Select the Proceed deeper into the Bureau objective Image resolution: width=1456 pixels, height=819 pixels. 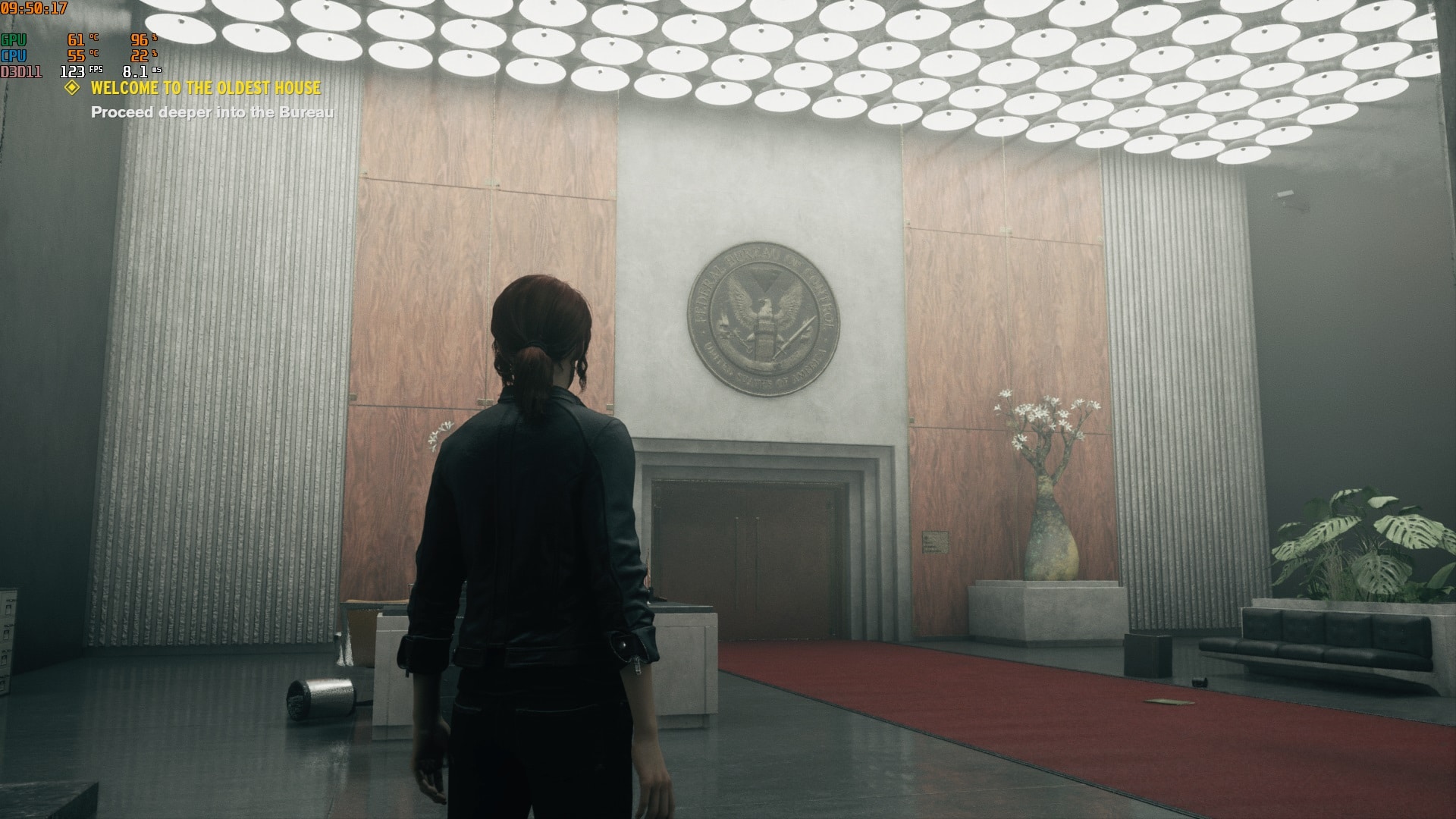212,112
